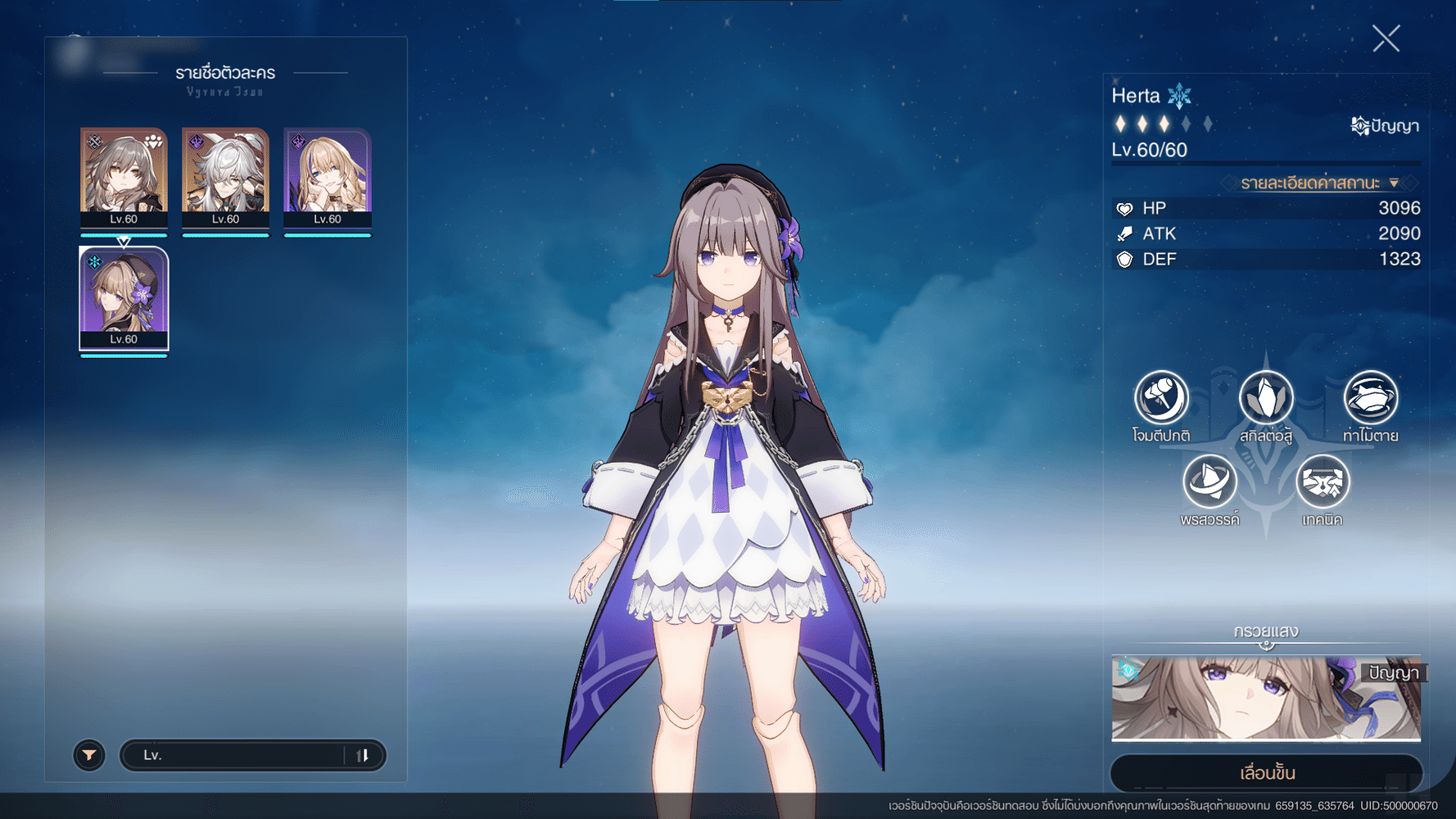Click the sort order icon in the Lv. field
Screen dimensions: 1456x819
(x=364, y=755)
